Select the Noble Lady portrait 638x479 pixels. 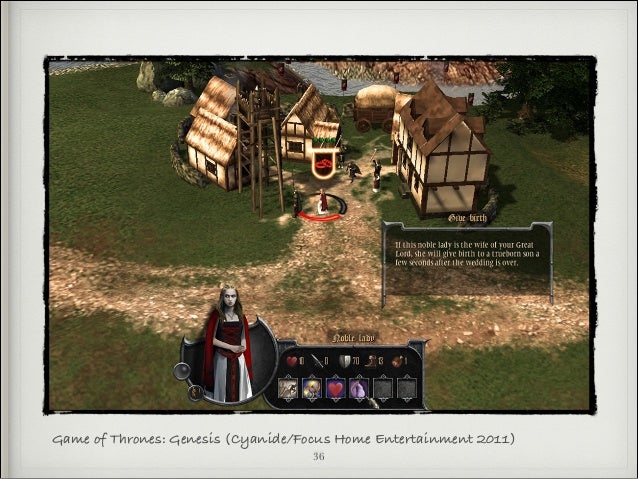click(x=228, y=345)
